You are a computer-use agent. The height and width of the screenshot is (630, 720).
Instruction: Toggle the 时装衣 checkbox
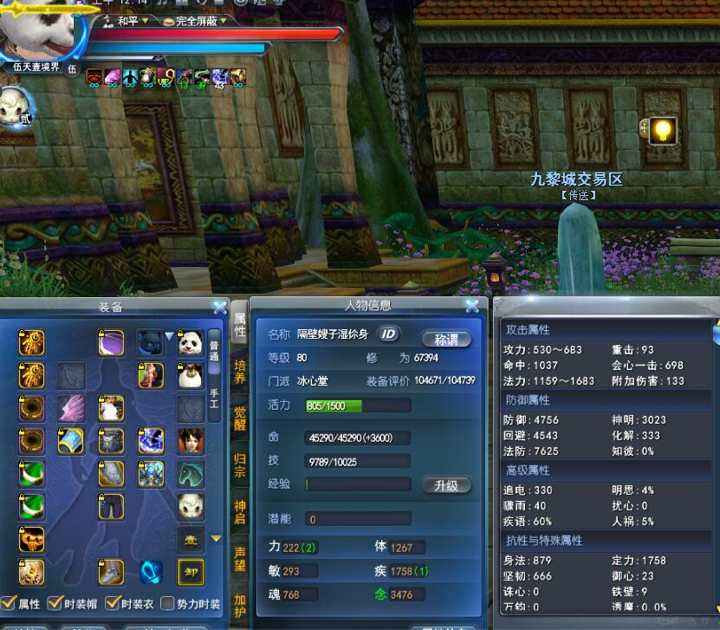pos(113,603)
